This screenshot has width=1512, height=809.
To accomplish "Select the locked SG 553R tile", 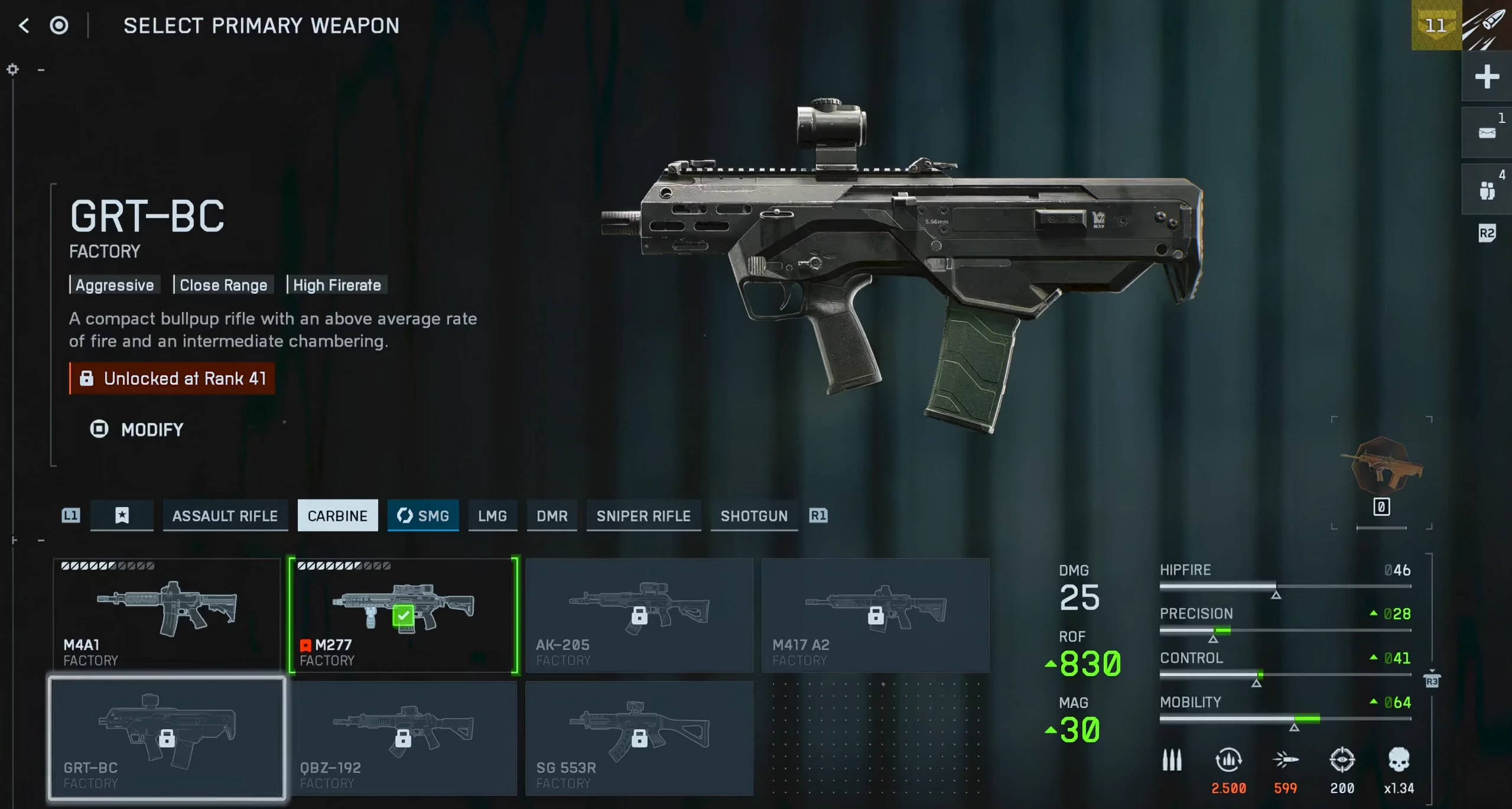I will click(x=639, y=737).
